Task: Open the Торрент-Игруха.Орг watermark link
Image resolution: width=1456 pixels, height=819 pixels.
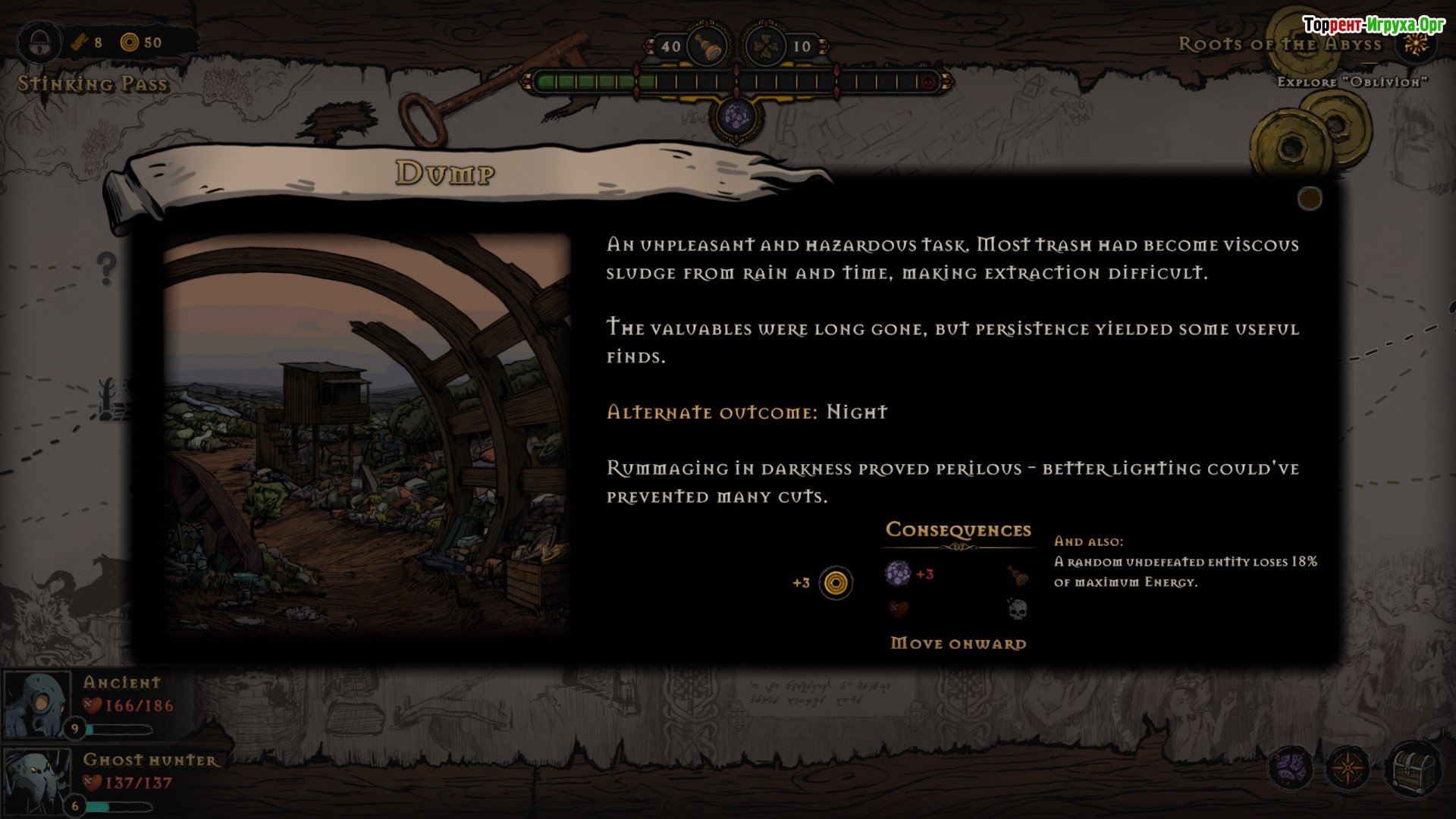Action: 1373,25
